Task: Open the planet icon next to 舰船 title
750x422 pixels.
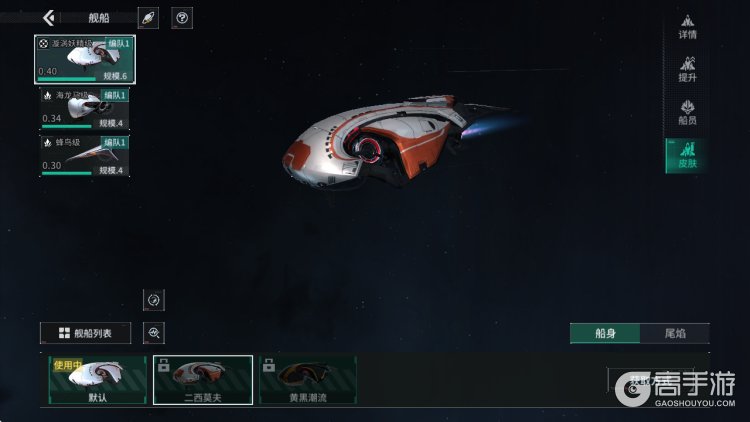Action: click(148, 18)
